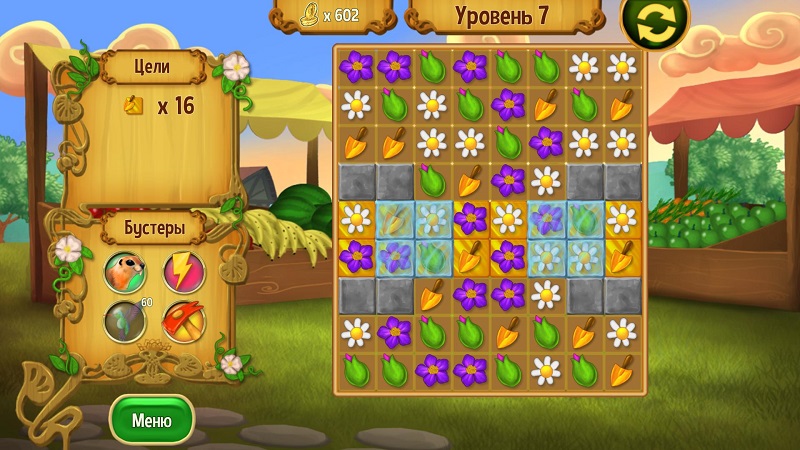
Task: Activate the gopher booster
Action: point(126,271)
